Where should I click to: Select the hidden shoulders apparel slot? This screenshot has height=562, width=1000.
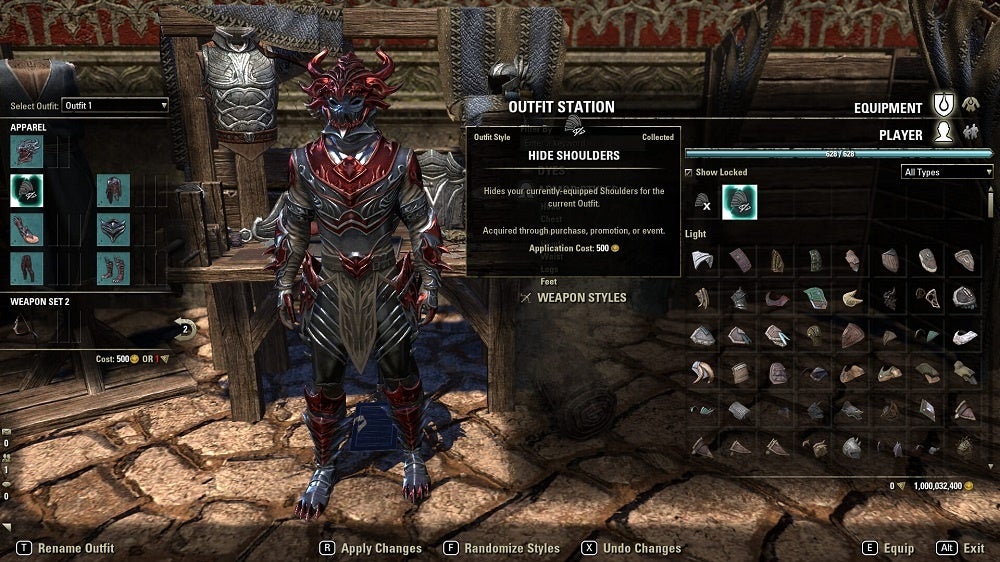[27, 190]
